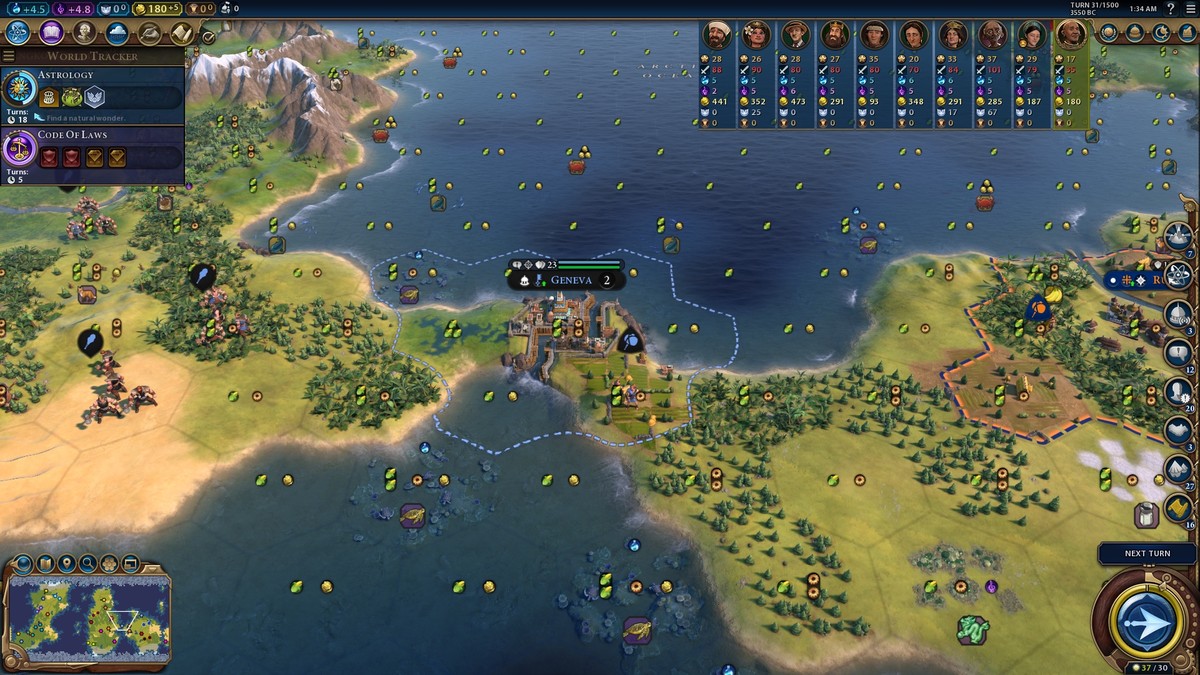
Task: Open the Technology tree (atom icon)
Action: (17, 32)
